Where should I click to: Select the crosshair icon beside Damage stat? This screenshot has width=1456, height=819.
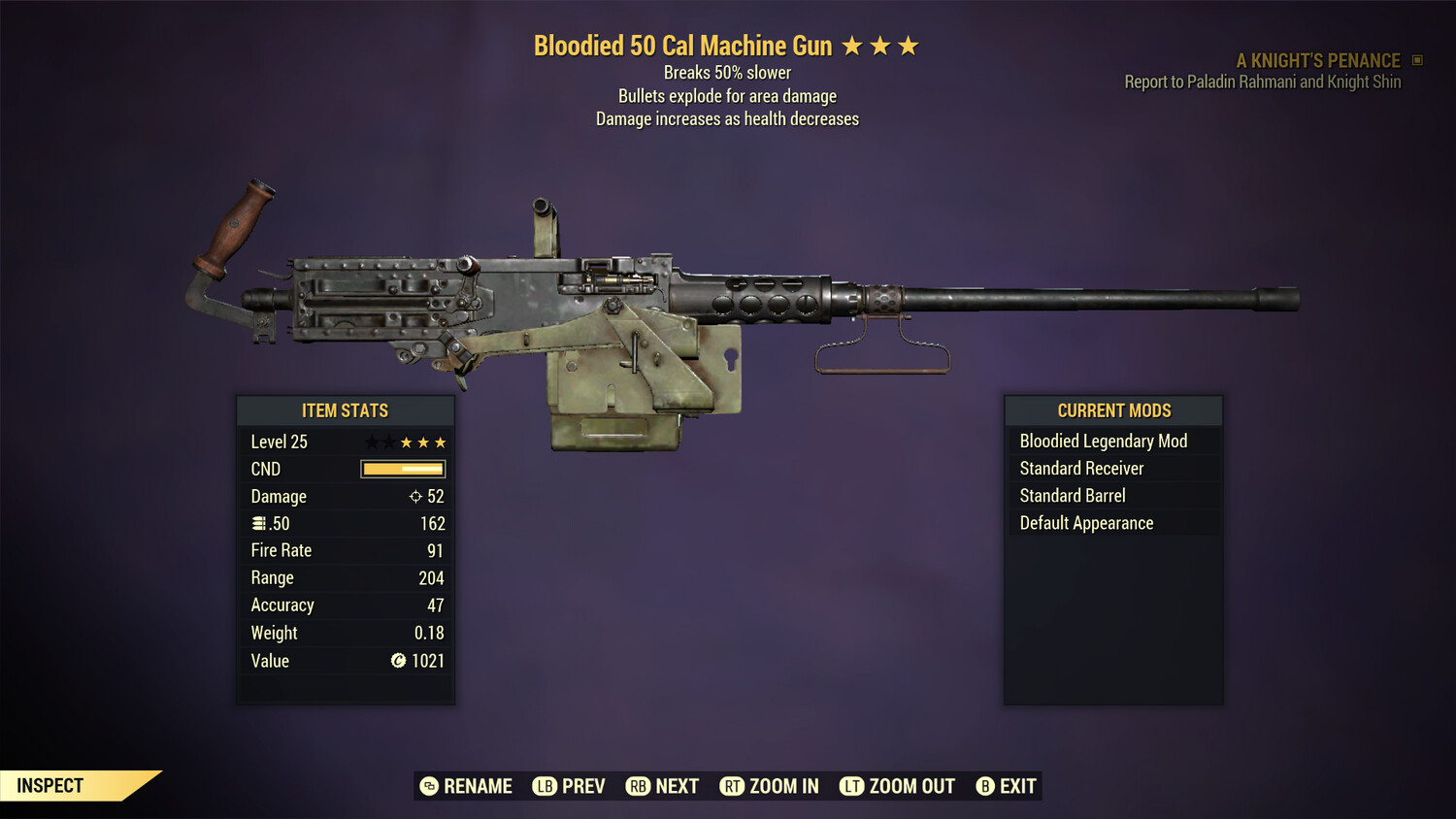414,496
